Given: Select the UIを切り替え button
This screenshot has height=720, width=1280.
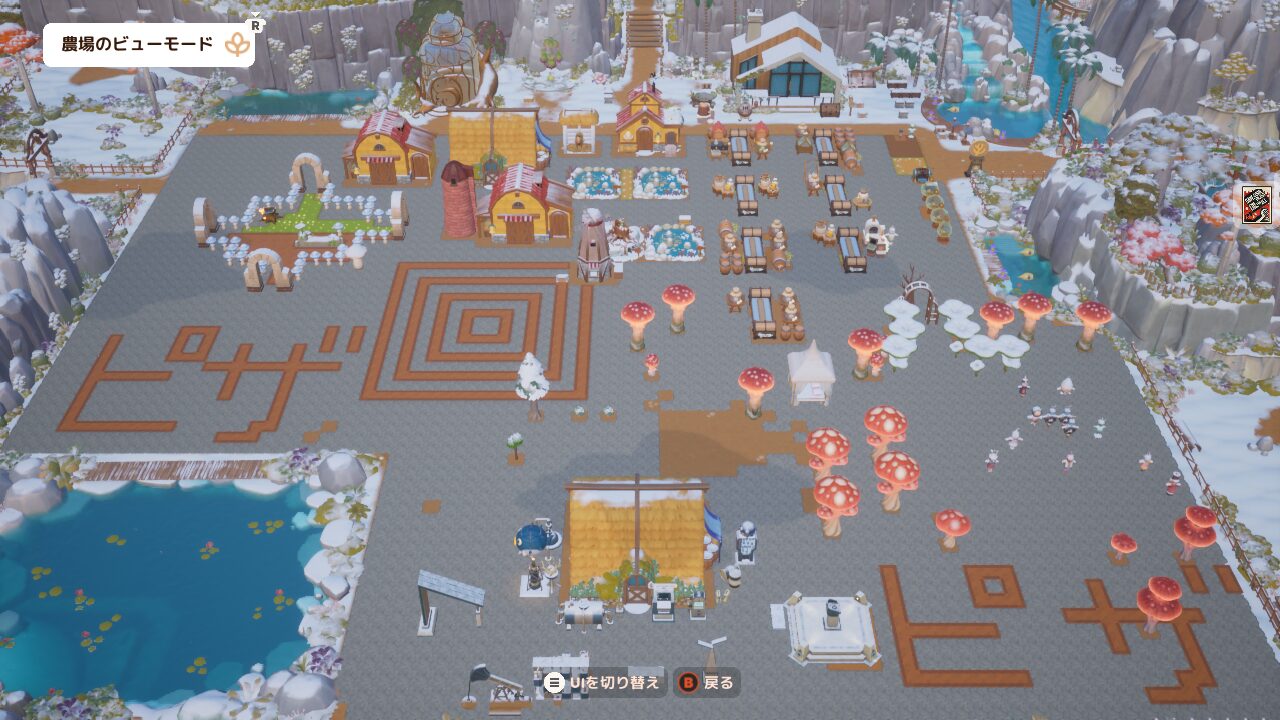Looking at the screenshot, I should pyautogui.click(x=603, y=683).
